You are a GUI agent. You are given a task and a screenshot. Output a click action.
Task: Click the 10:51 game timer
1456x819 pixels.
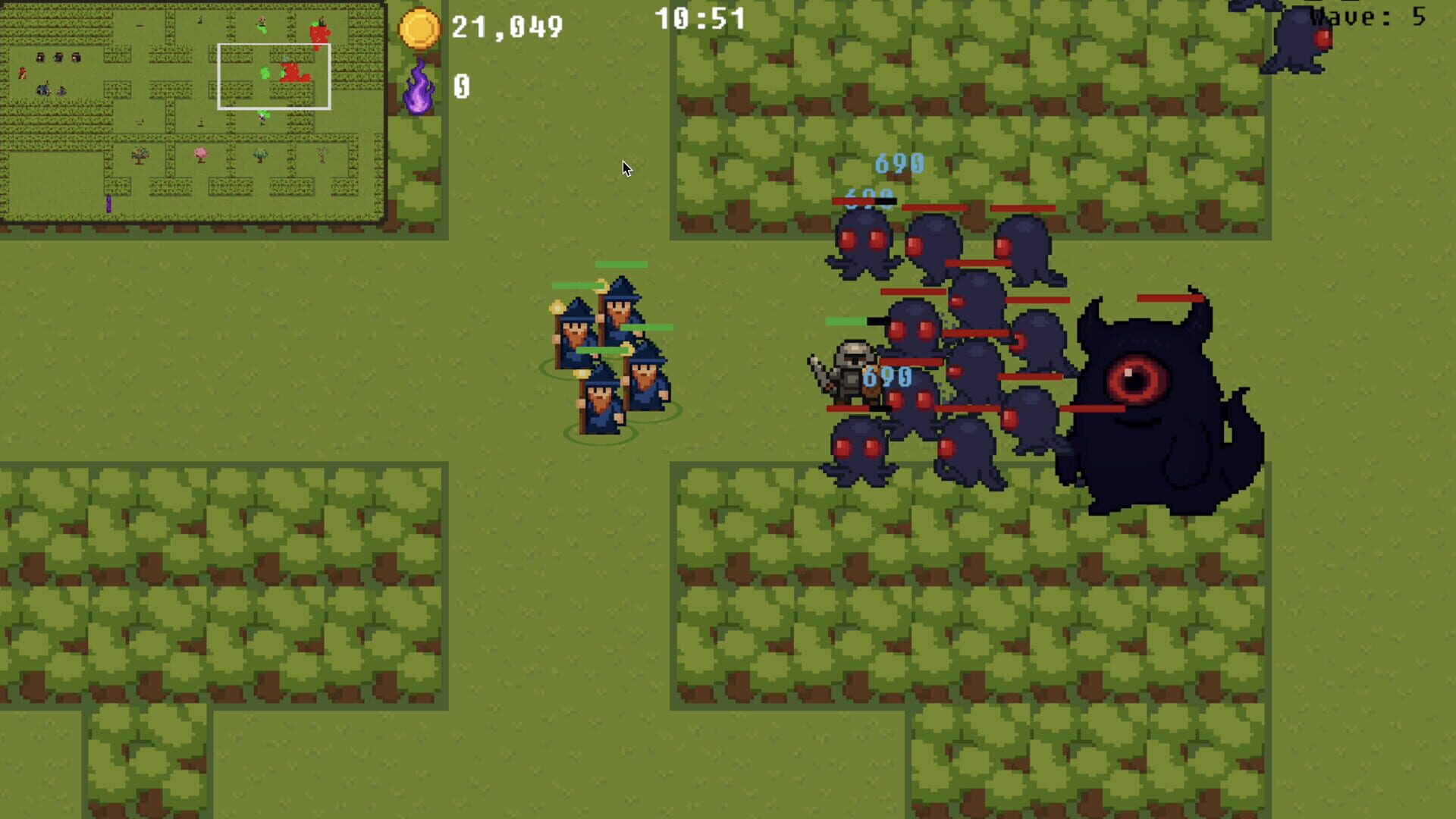(x=699, y=19)
